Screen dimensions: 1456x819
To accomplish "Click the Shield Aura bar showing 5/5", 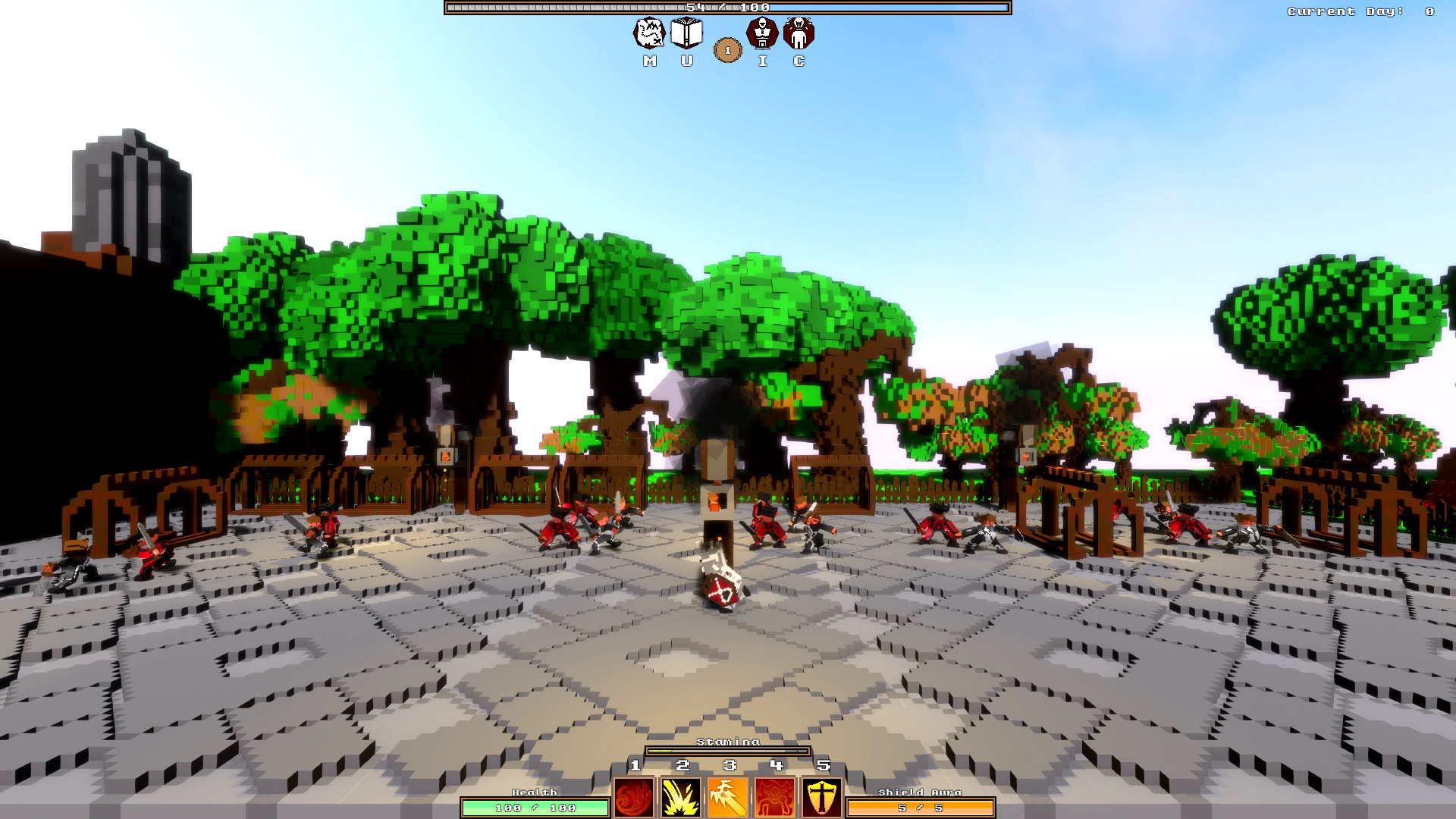I will point(921,807).
